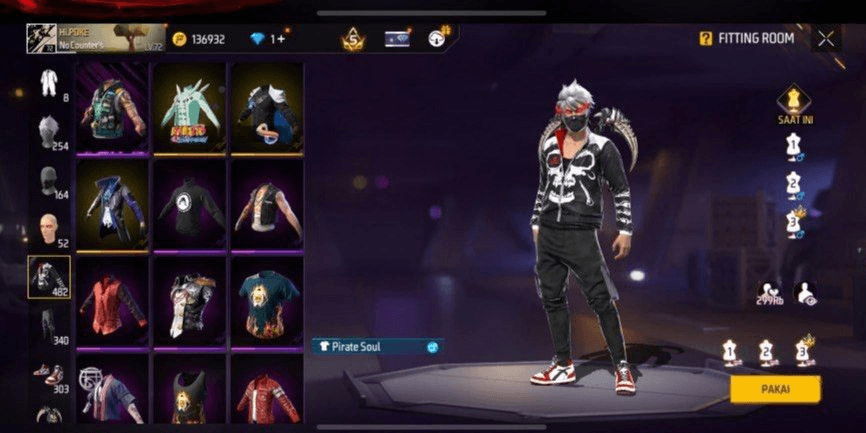Select the silver armored top
Viewport: 866px width, 433px height.
(x=189, y=301)
